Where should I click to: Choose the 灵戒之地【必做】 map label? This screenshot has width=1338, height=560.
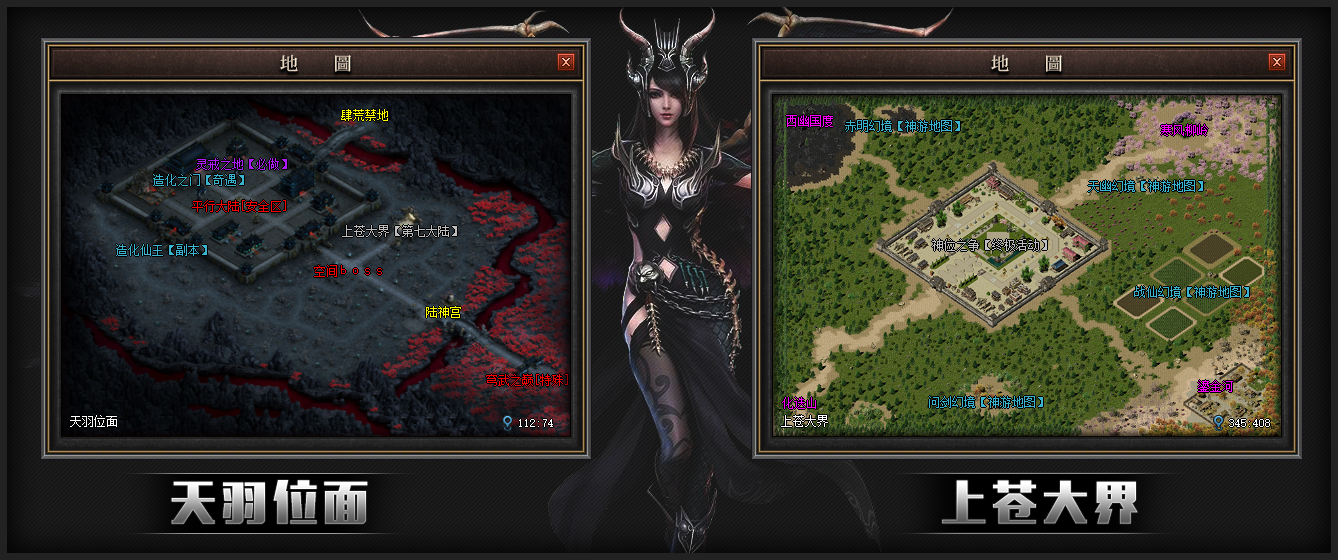tap(241, 163)
